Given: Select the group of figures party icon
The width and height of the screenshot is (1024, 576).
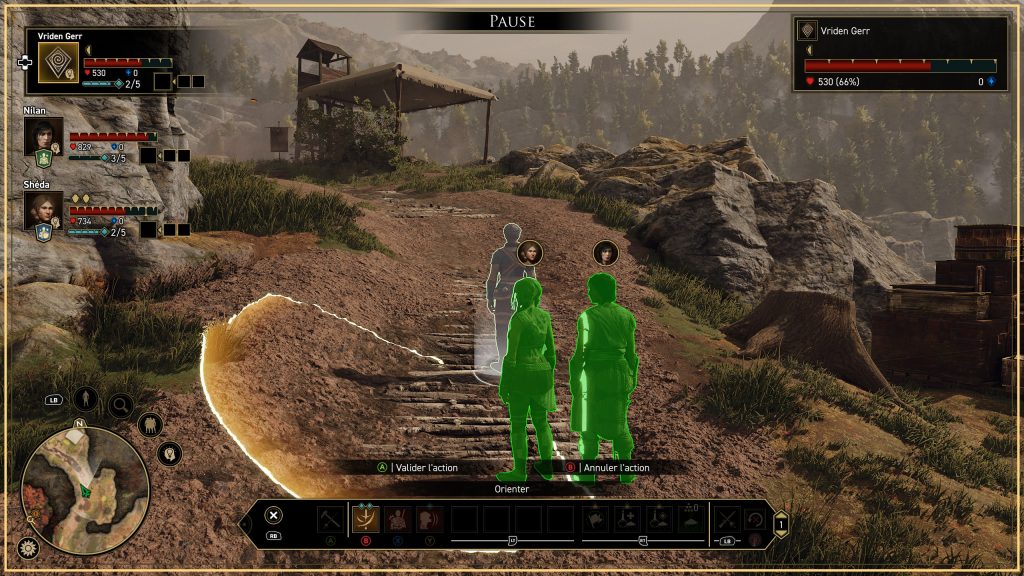Looking at the screenshot, I should pos(150,425).
